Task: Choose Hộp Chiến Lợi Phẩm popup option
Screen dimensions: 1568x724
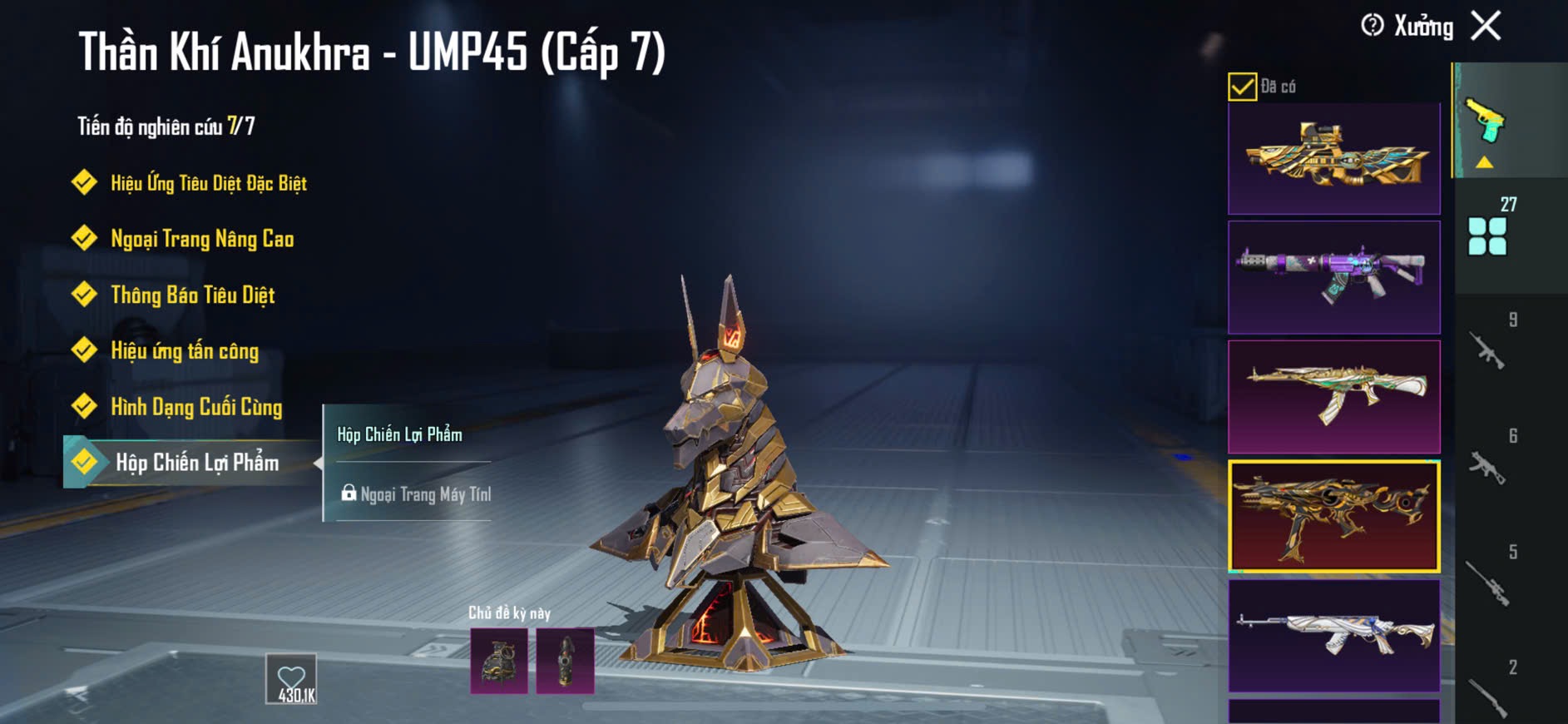Action: (400, 434)
